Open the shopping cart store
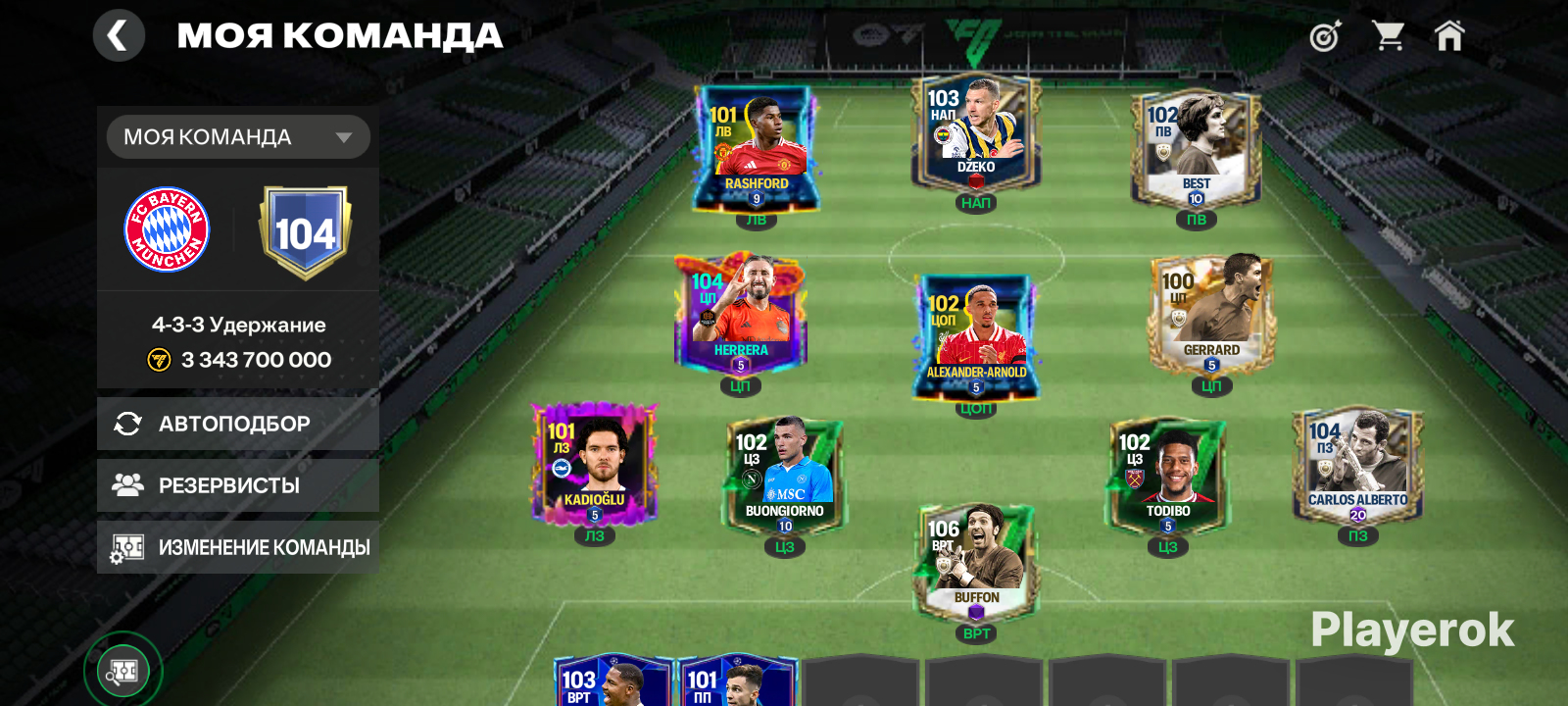 [1388, 36]
